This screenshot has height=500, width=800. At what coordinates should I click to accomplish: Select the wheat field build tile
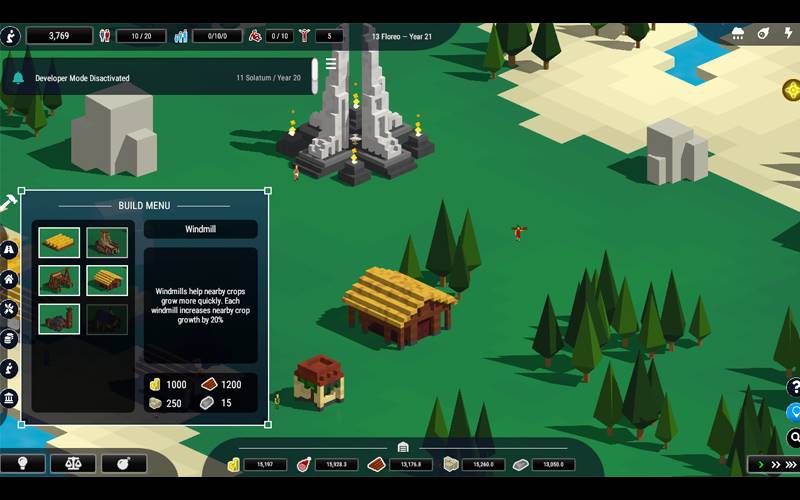coord(60,242)
